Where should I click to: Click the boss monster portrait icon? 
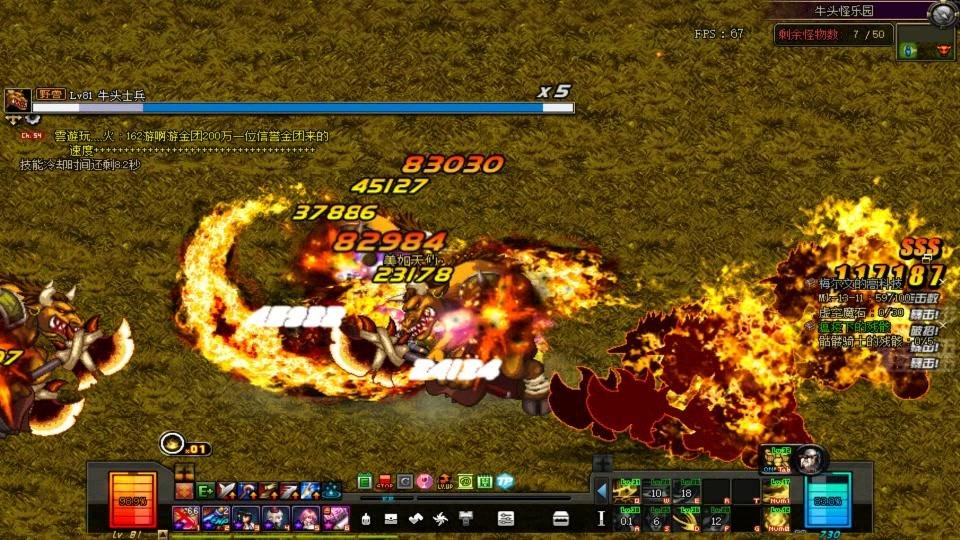pos(17,100)
